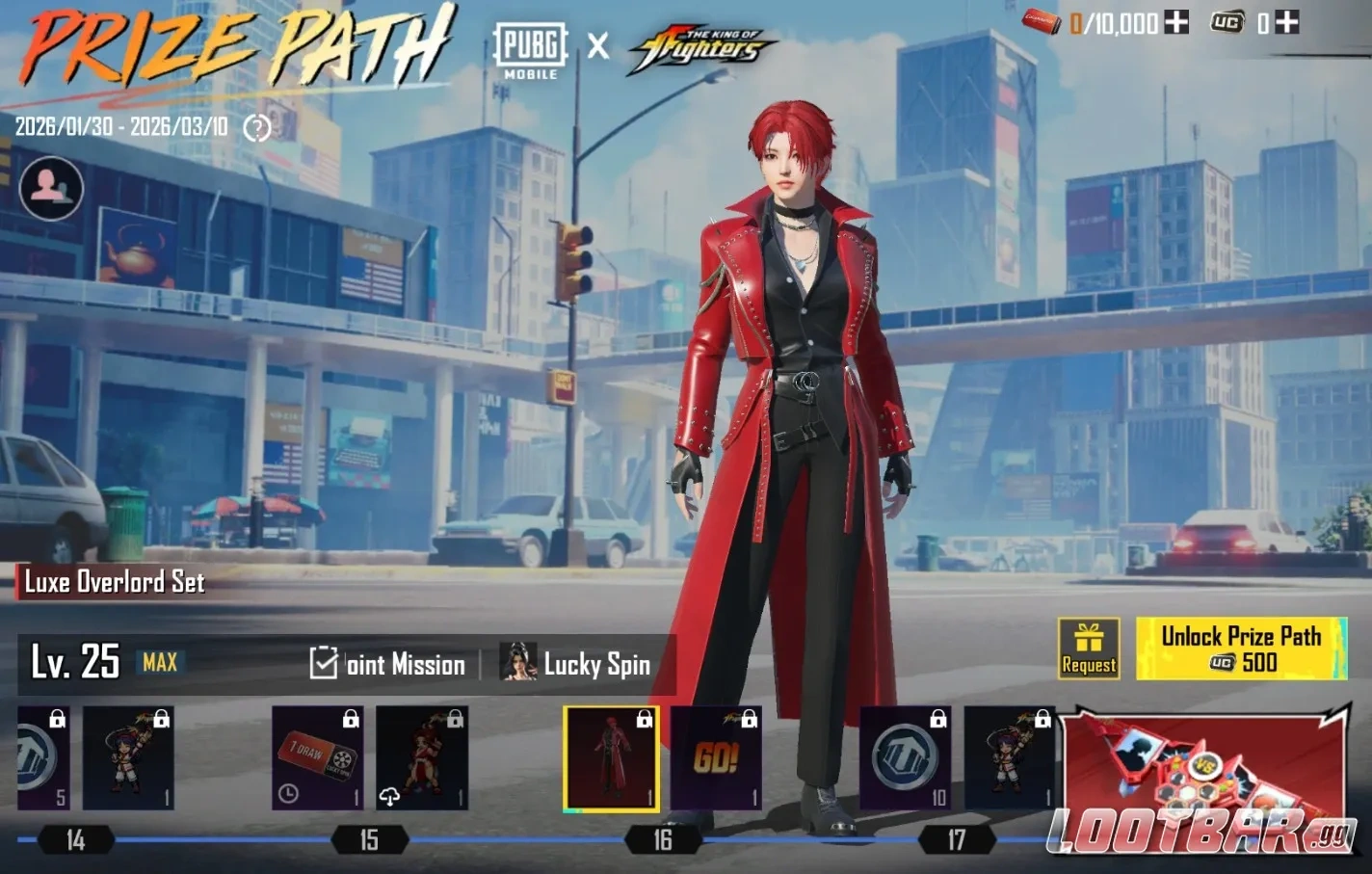The height and width of the screenshot is (874, 1372).
Task: Select the highlighted red outfit reward at level 16
Action: click(611, 758)
